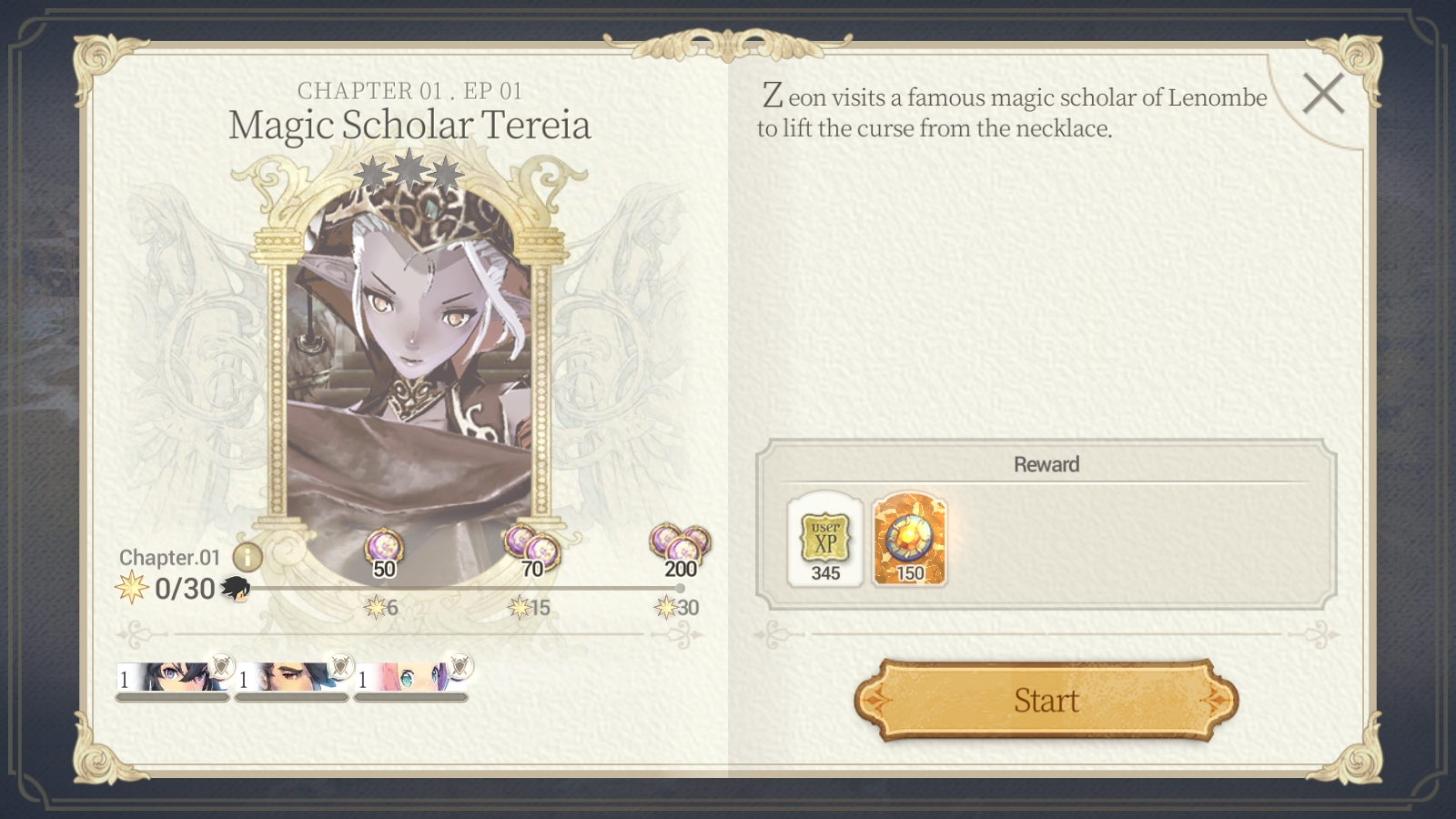Inspect the orange 150 reward card
The height and width of the screenshot is (819, 1456).
coord(909,541)
